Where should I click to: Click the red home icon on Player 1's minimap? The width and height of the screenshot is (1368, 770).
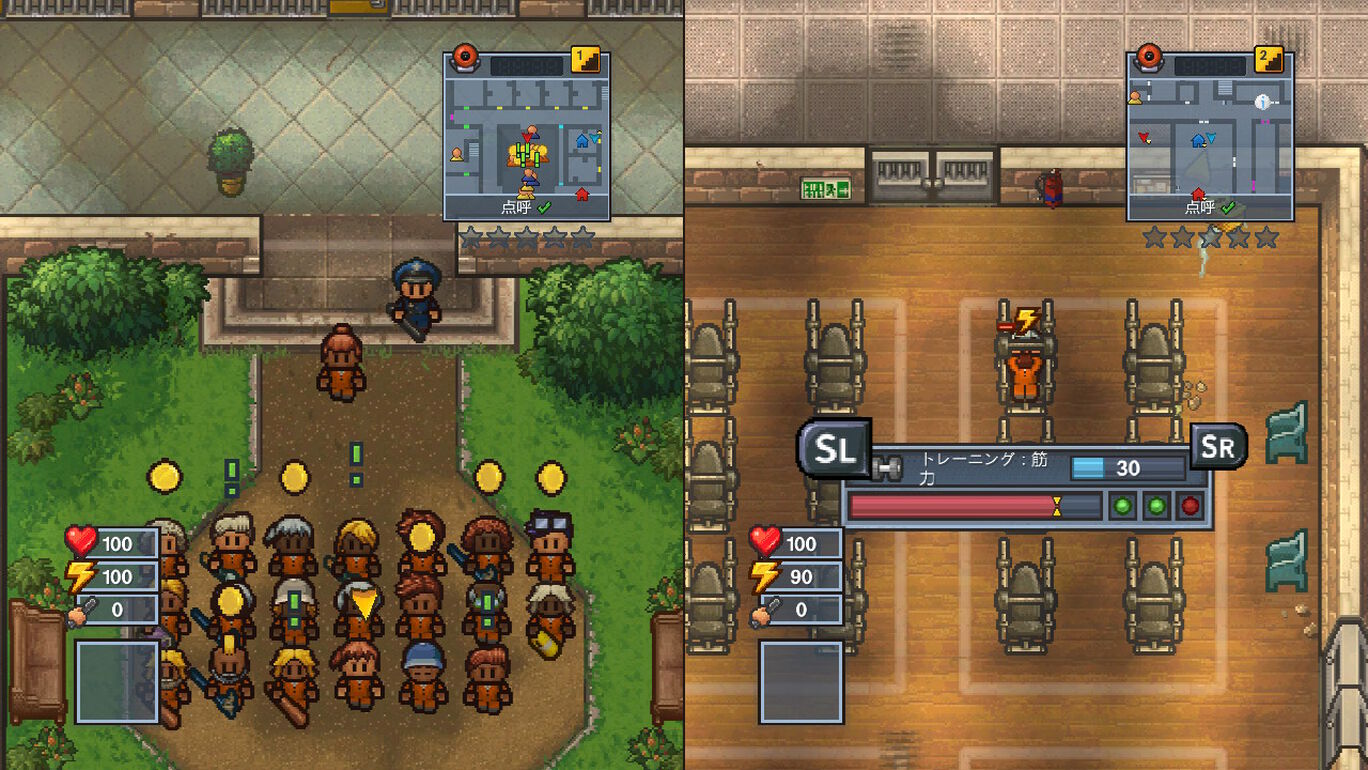pos(581,194)
